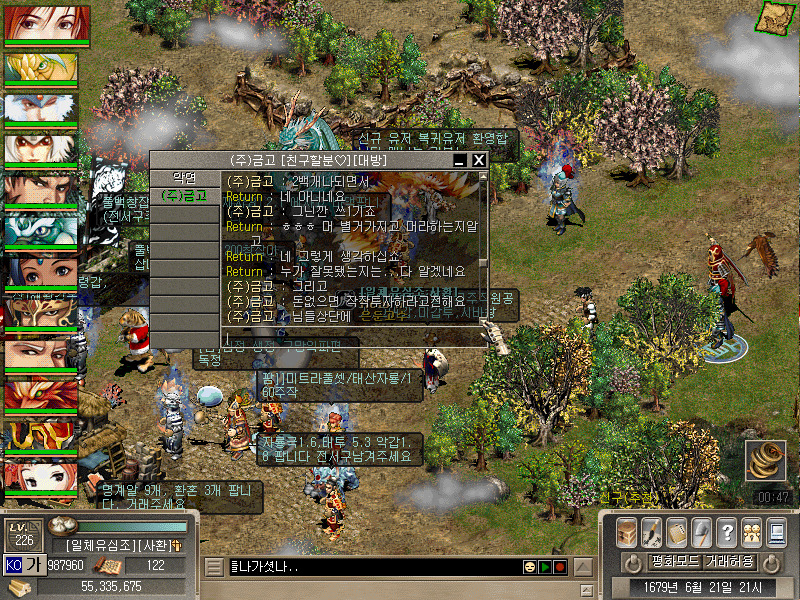Select (주)금고 in the chat member list

(183, 196)
